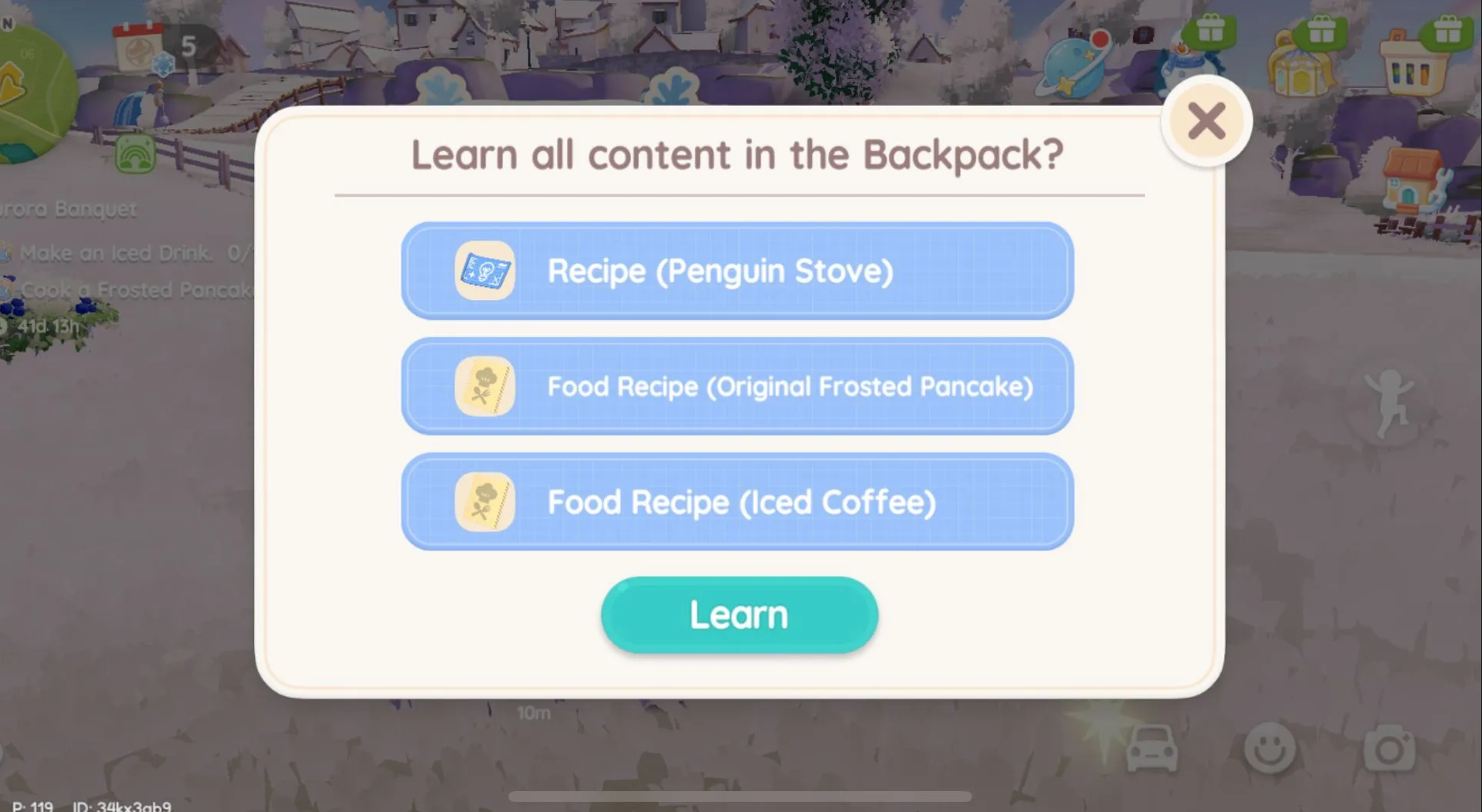Close the Backpack learn dialog
Viewport: 1482px width, 812px height.
click(x=1206, y=121)
